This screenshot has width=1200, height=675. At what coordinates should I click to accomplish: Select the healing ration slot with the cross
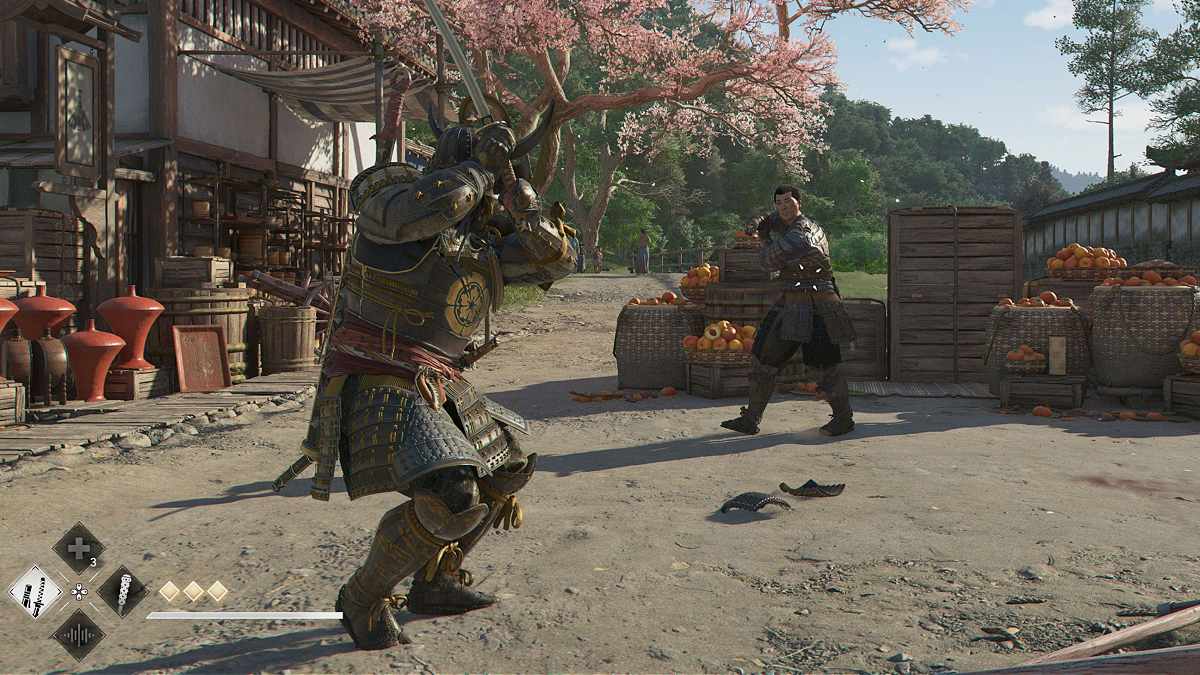(x=78, y=547)
